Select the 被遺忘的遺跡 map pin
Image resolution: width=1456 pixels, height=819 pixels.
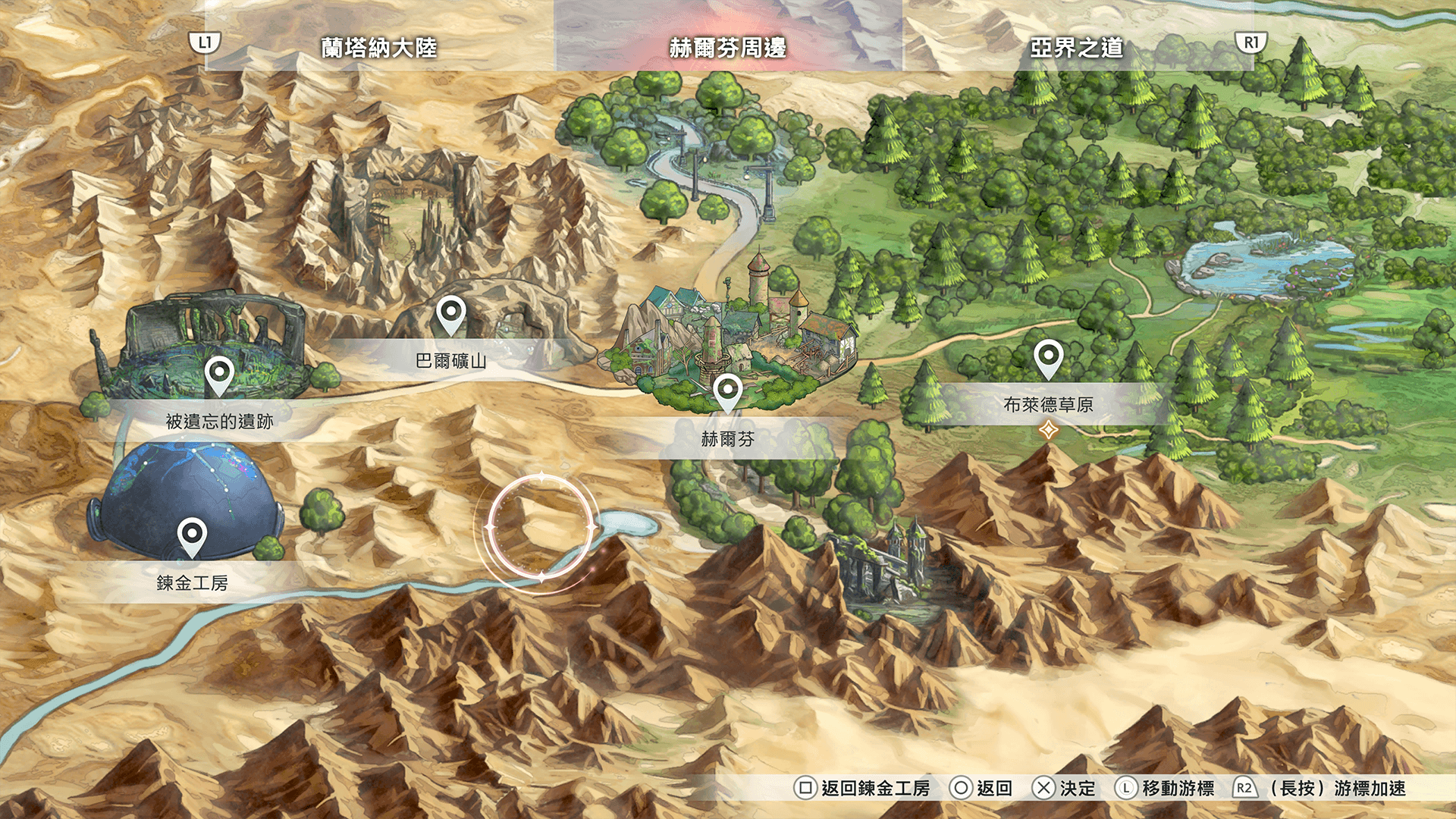[x=218, y=374]
